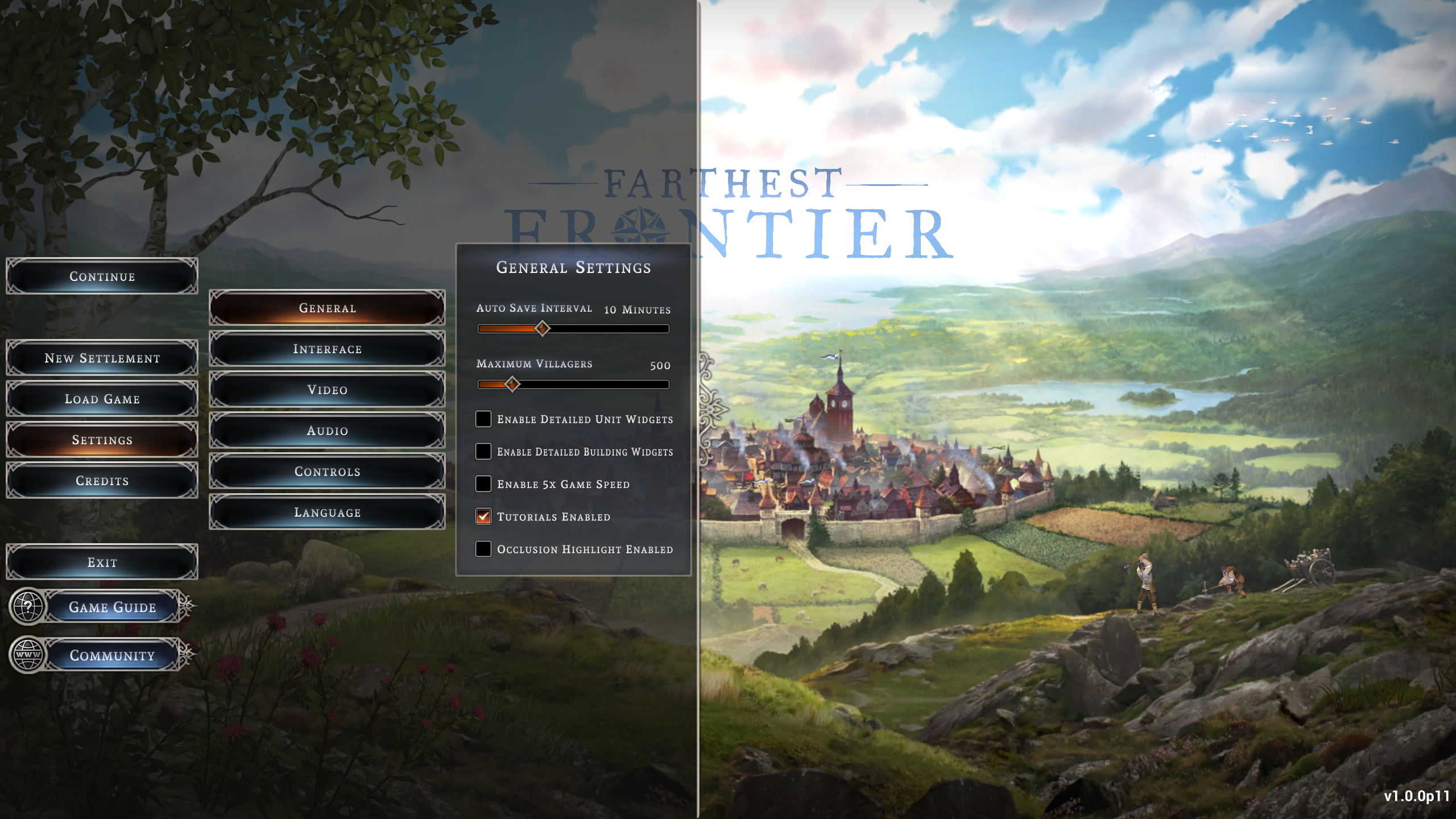Switch to the General settings section
This screenshot has height=819, width=1456.
tap(327, 308)
